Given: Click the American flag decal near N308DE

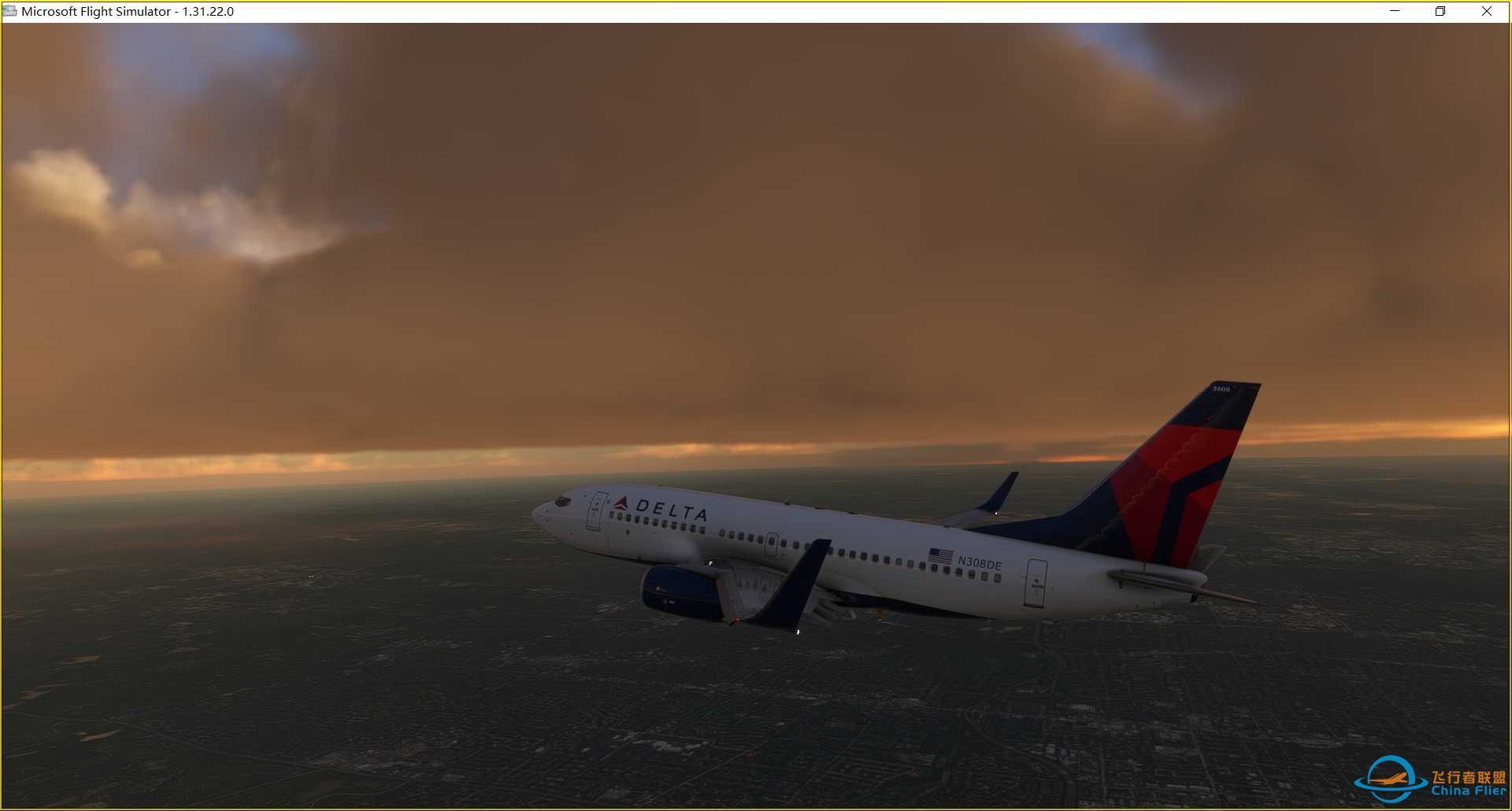Looking at the screenshot, I should [x=939, y=554].
